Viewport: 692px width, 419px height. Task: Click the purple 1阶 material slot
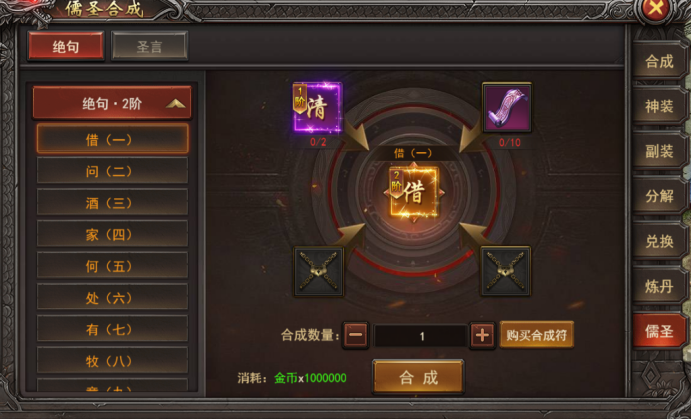pyautogui.click(x=318, y=107)
